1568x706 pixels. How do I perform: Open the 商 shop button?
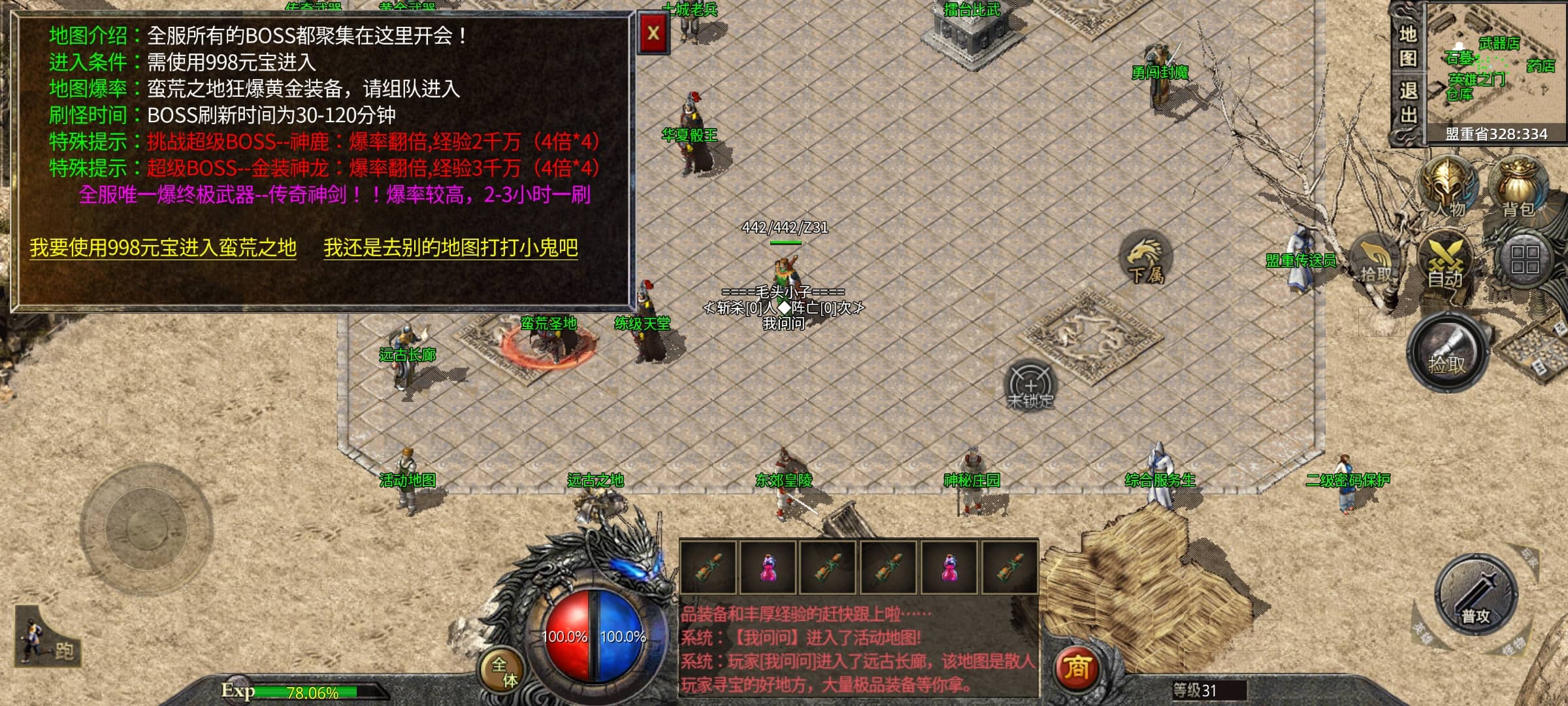(x=1076, y=667)
